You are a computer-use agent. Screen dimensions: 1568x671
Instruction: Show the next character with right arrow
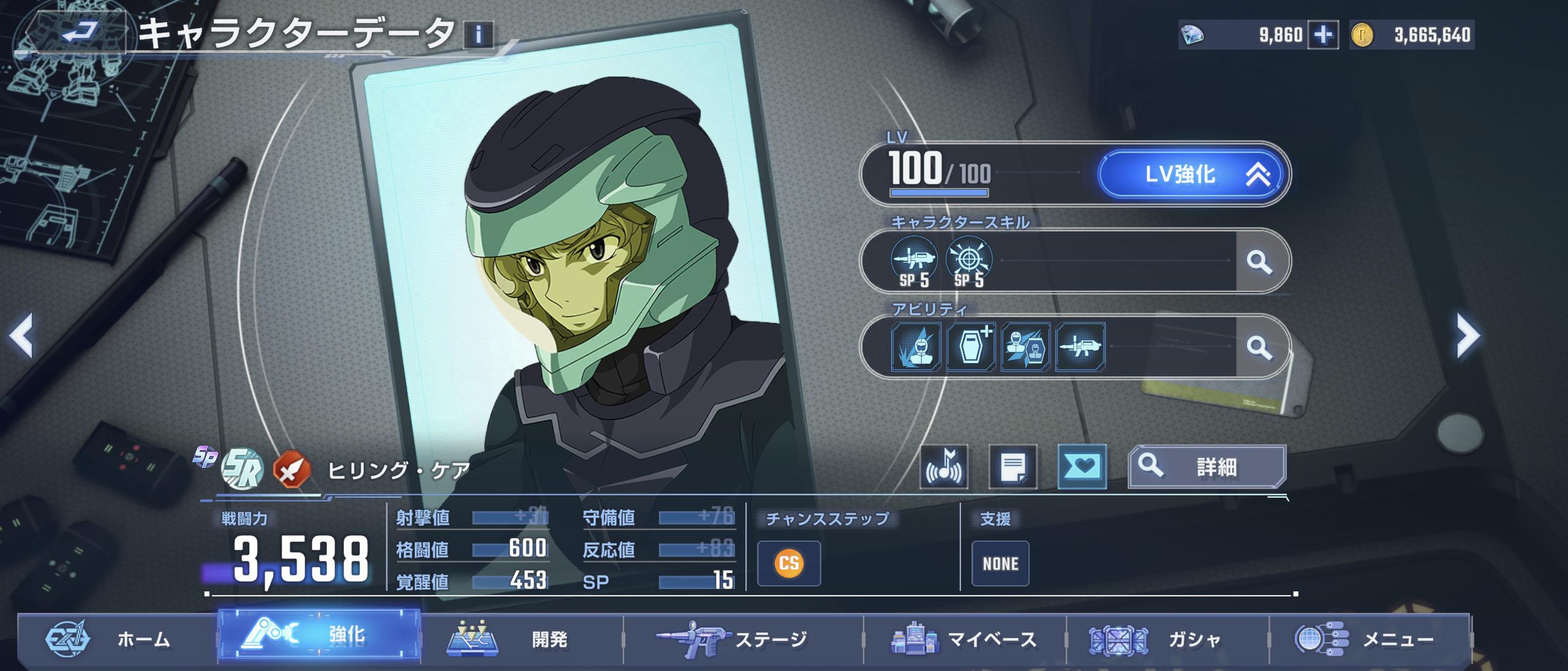[1468, 335]
